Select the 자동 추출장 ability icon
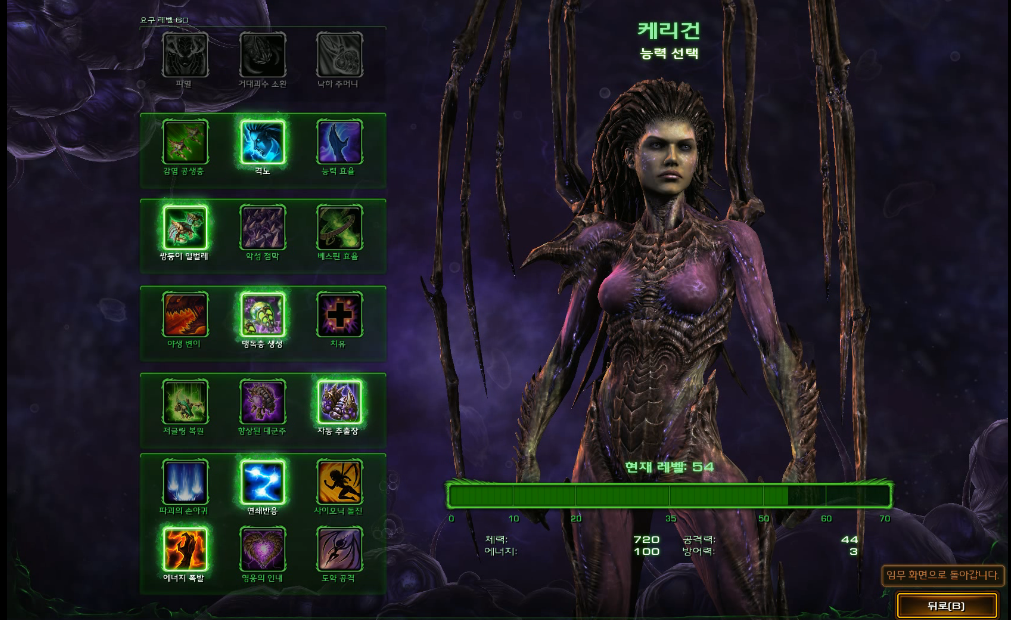This screenshot has width=1011, height=620. pyautogui.click(x=339, y=402)
